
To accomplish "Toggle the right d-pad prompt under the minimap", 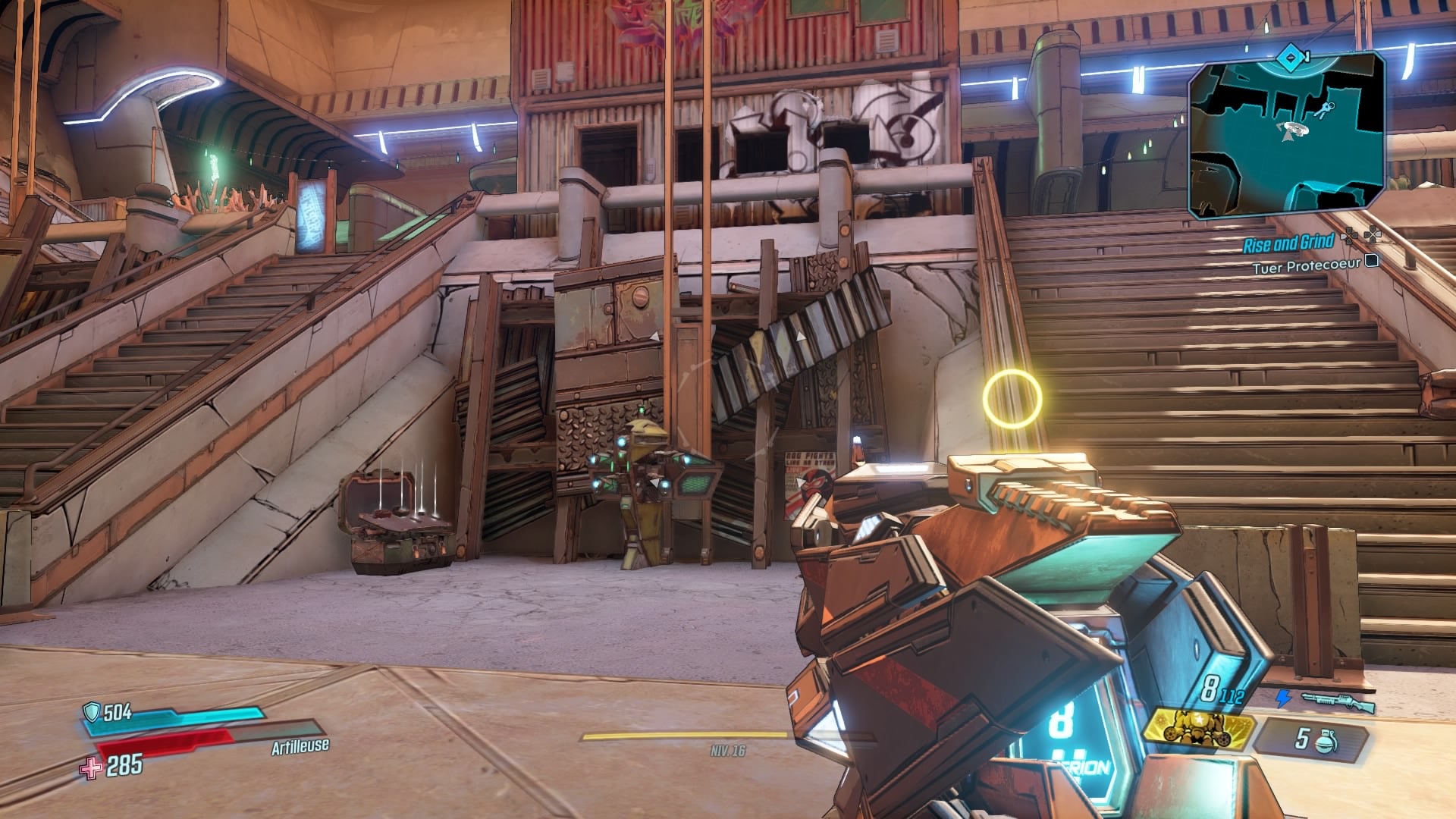I will click(1371, 235).
